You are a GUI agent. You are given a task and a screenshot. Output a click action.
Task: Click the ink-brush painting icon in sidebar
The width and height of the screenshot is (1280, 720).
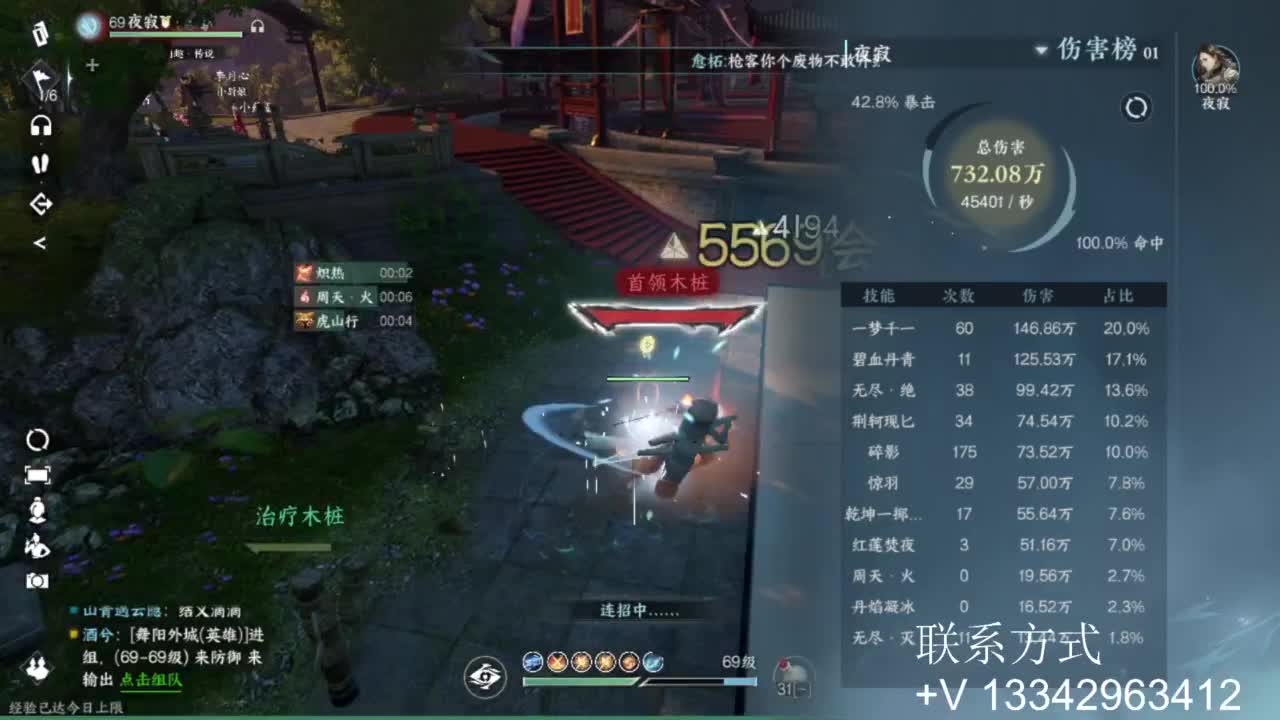[37, 545]
